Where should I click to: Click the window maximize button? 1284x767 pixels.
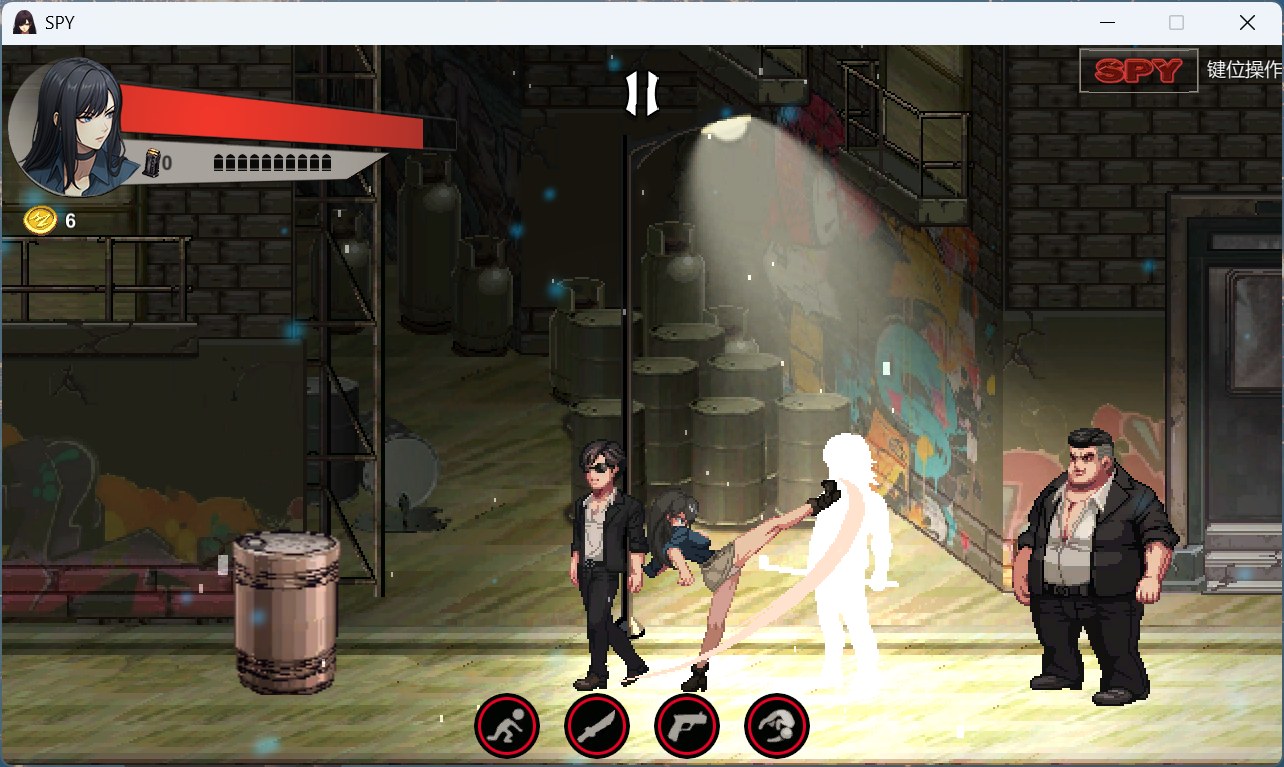[x=1176, y=21]
